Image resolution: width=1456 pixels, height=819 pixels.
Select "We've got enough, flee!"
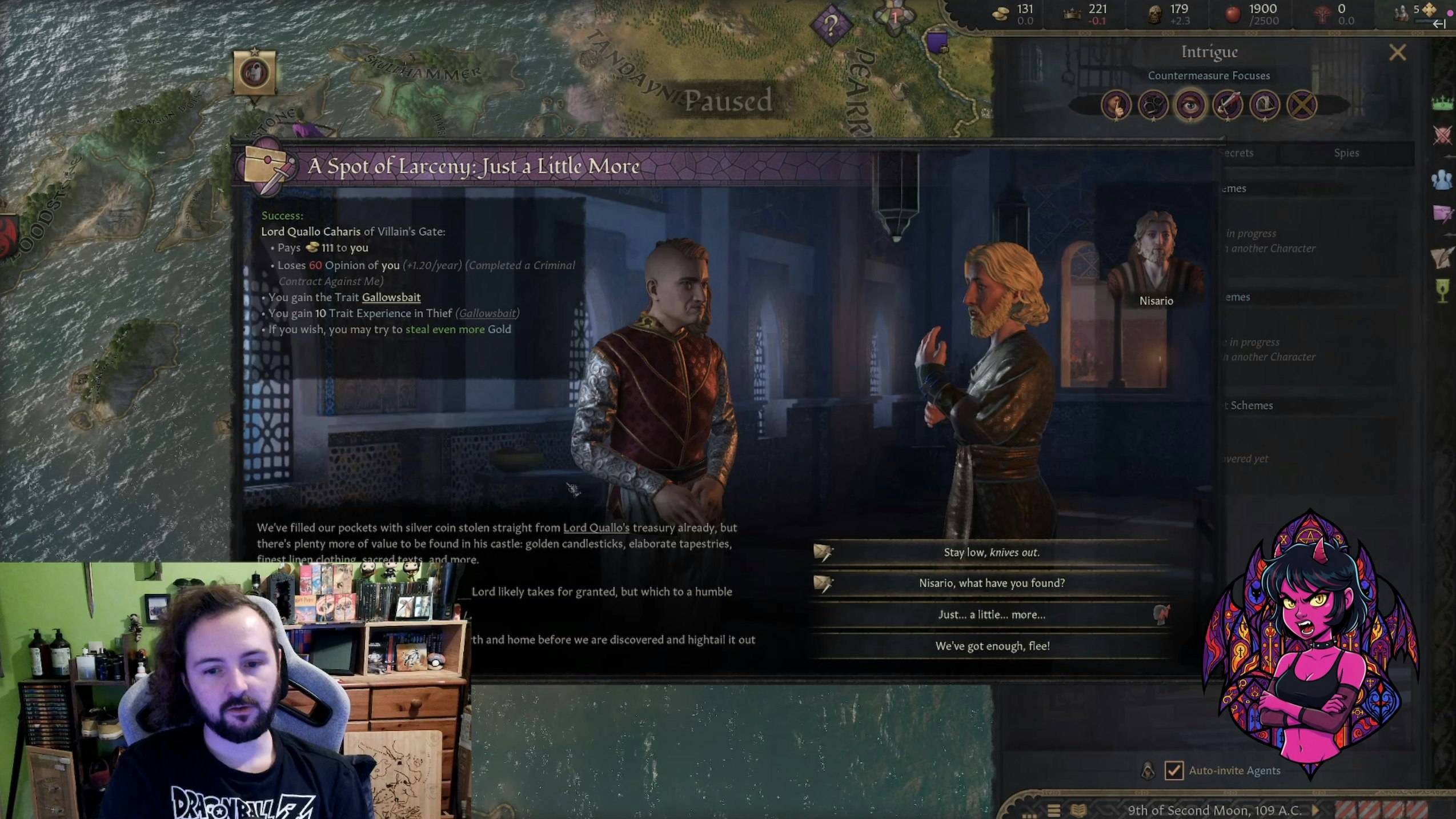tap(992, 646)
